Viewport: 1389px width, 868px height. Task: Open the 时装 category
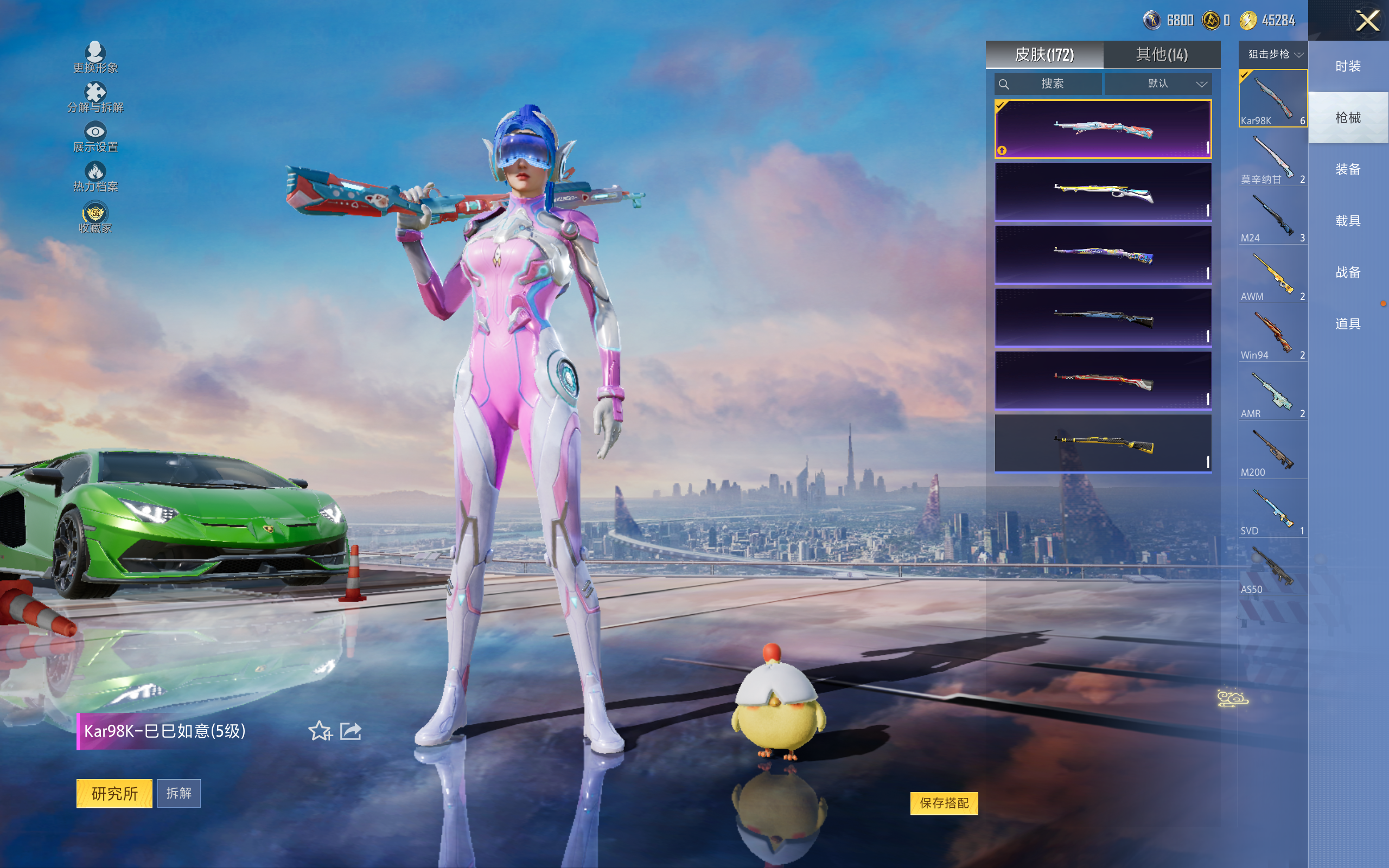coord(1348,67)
